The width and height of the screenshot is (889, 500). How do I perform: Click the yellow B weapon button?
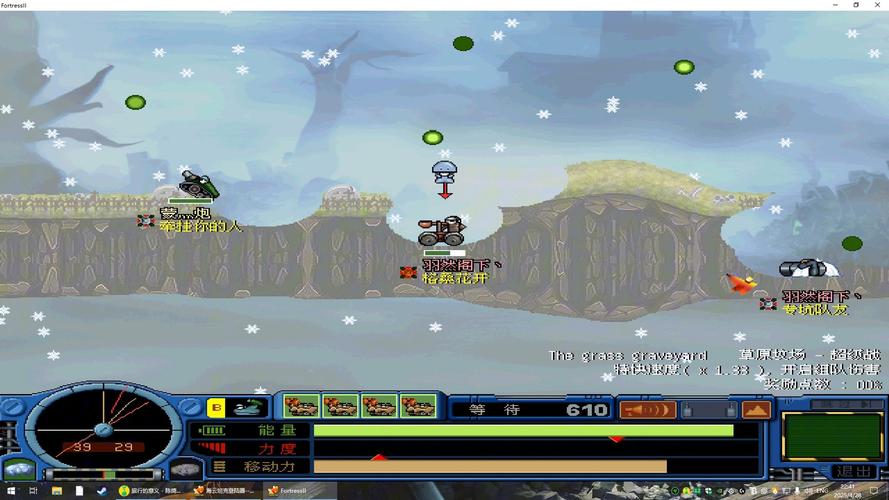click(x=215, y=407)
